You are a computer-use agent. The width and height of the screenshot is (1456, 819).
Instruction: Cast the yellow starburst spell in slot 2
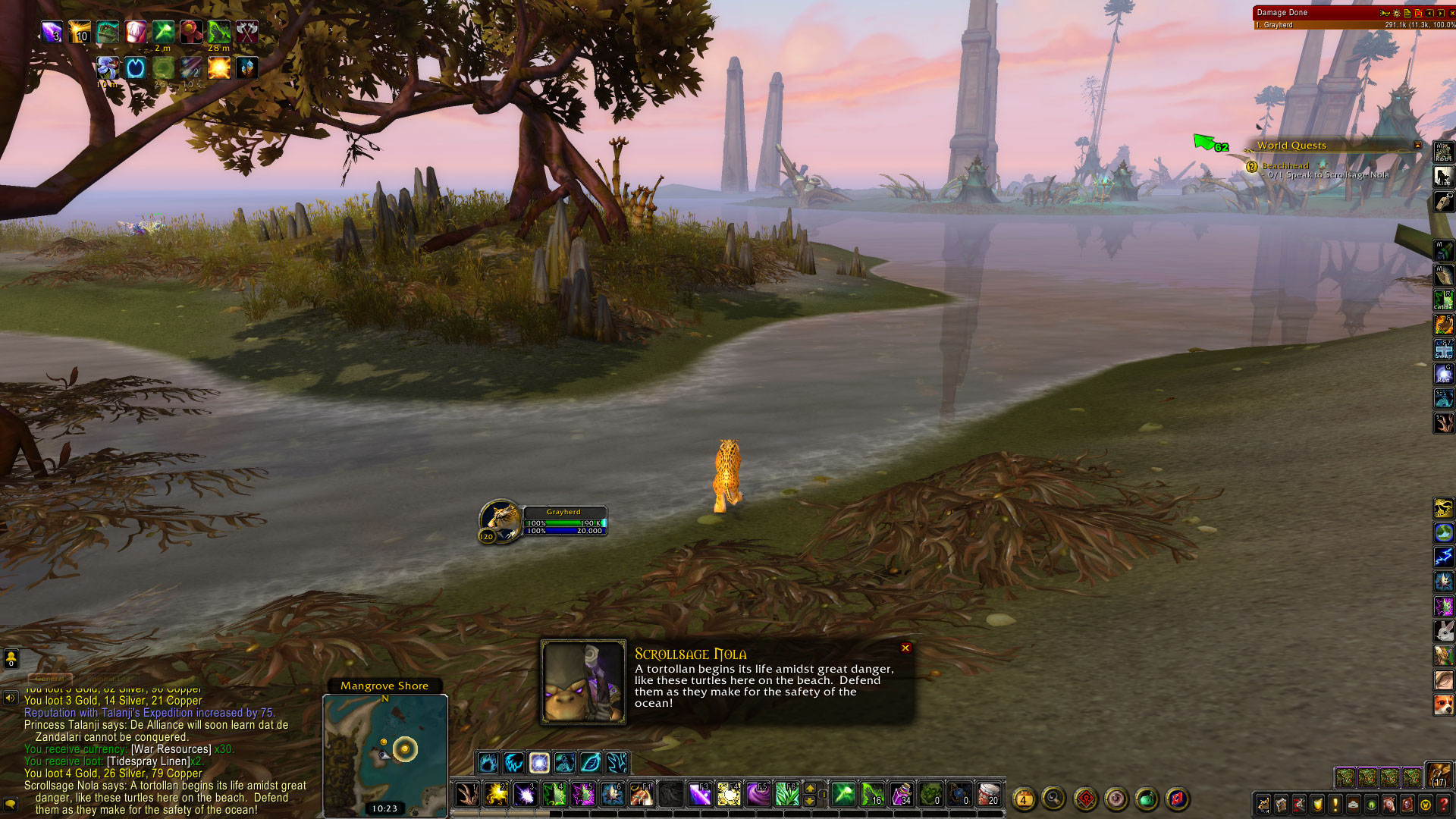pyautogui.click(x=497, y=795)
